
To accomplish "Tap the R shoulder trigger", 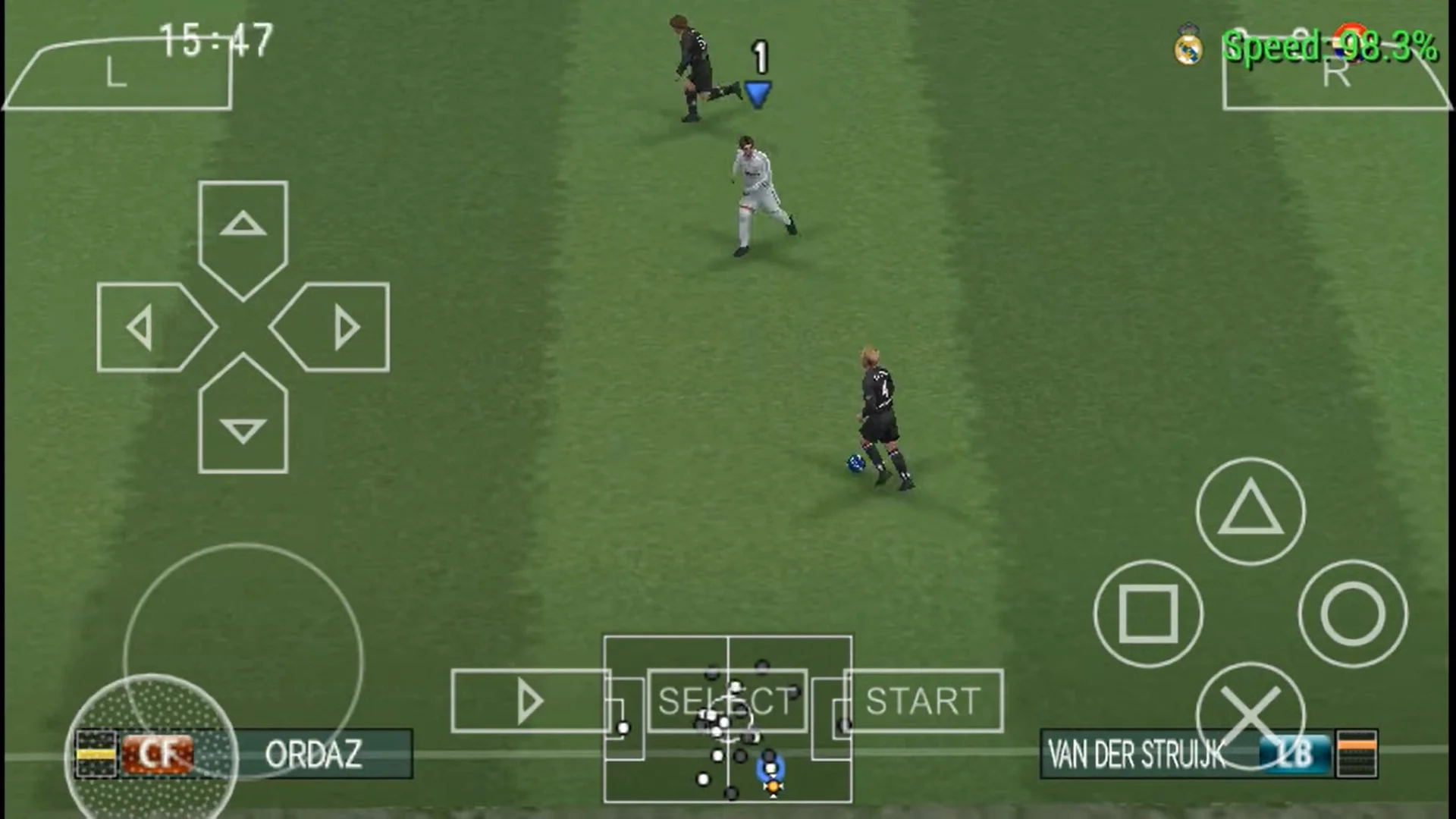I will (x=1338, y=76).
